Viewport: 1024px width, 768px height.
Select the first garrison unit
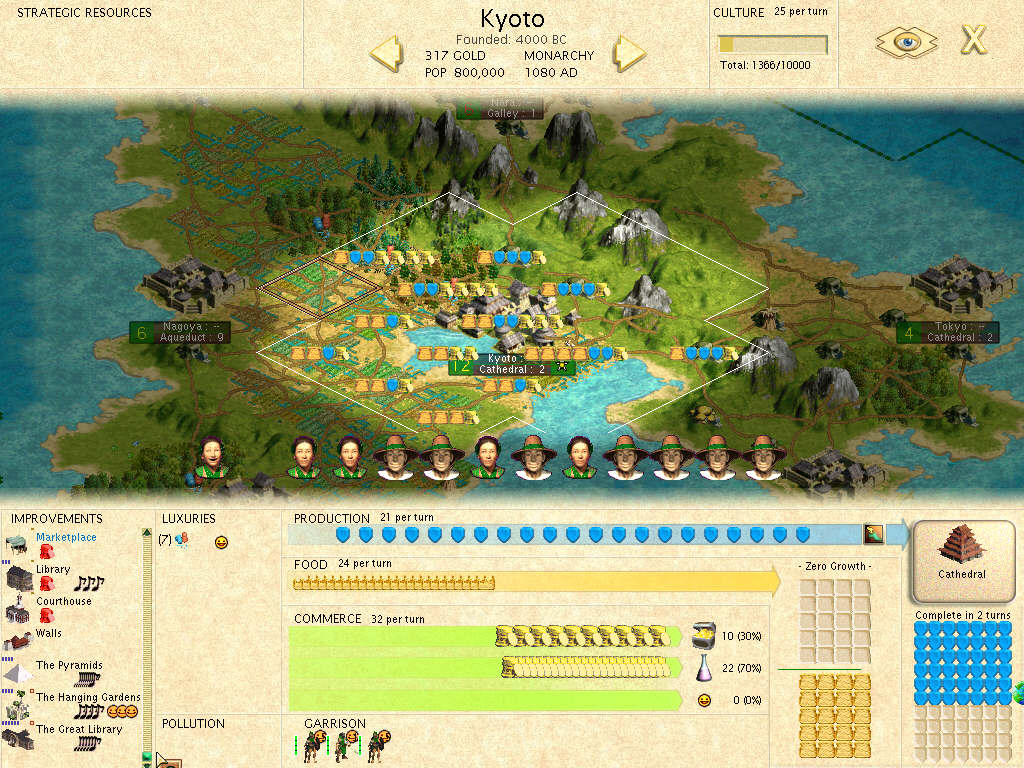click(314, 743)
